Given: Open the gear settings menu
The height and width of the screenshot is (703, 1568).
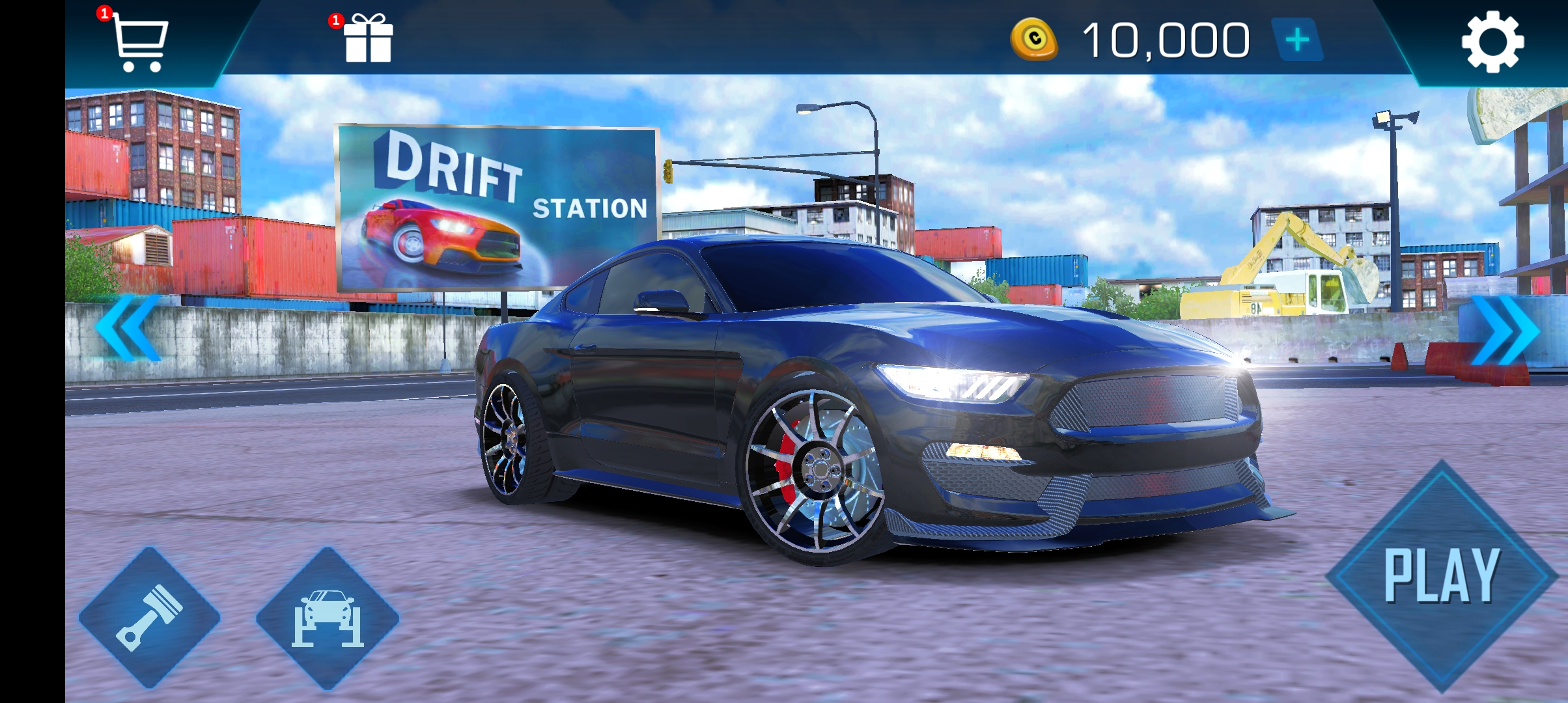Looking at the screenshot, I should point(1492,41).
